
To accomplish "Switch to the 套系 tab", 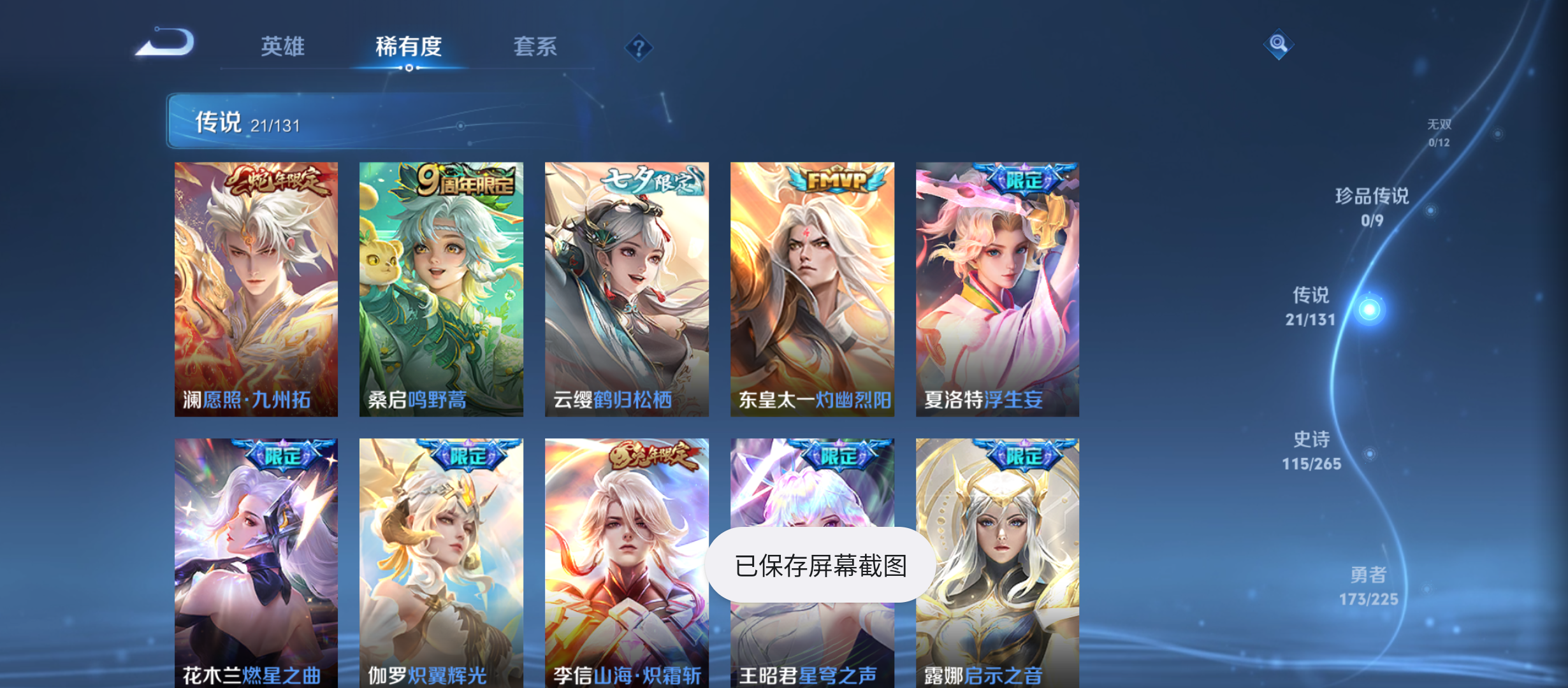I will point(535,47).
